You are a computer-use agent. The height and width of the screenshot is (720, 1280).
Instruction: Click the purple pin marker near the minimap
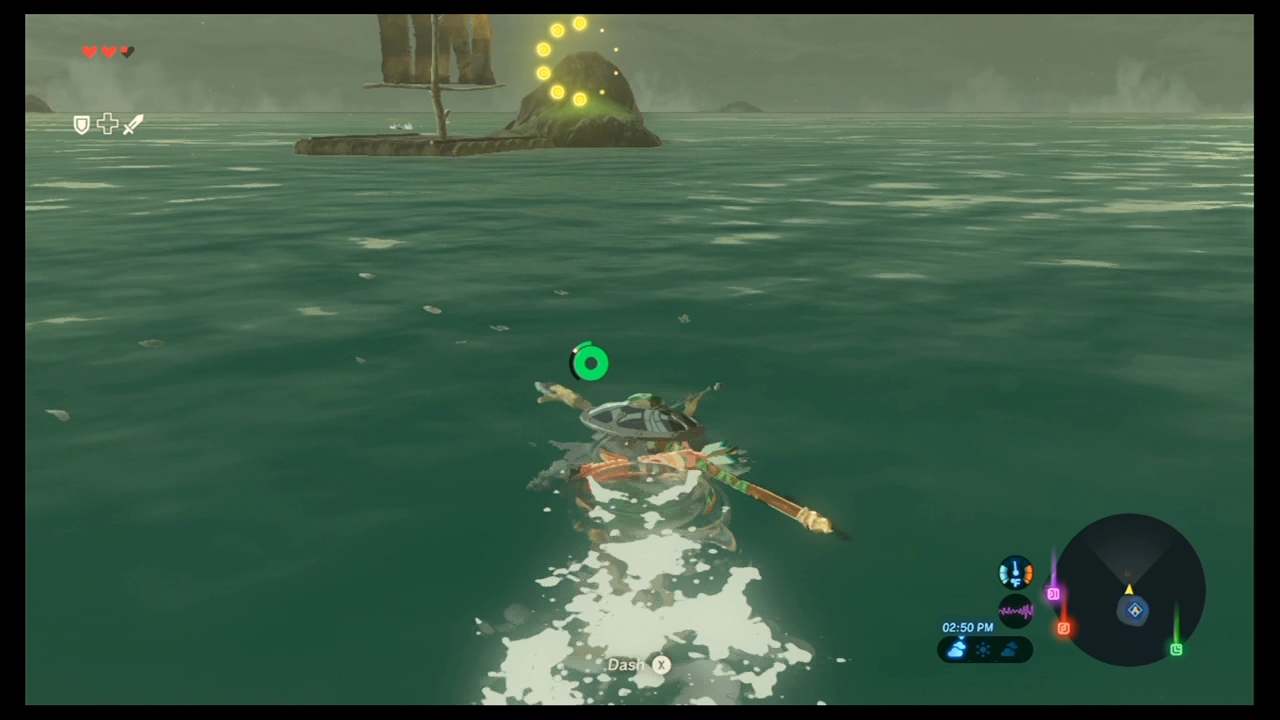click(1053, 593)
